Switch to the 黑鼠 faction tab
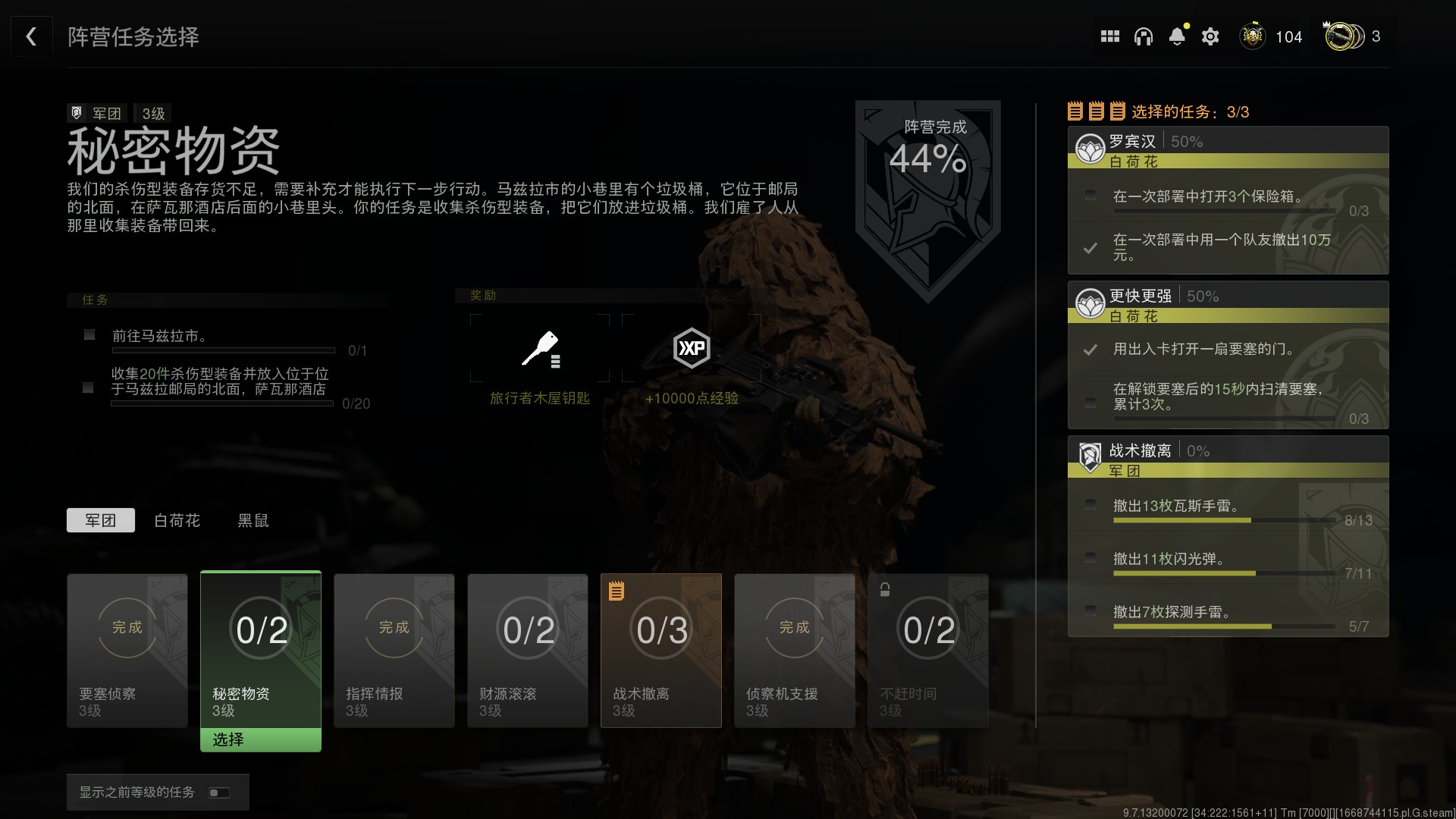Viewport: 1456px width, 819px height. tap(253, 520)
